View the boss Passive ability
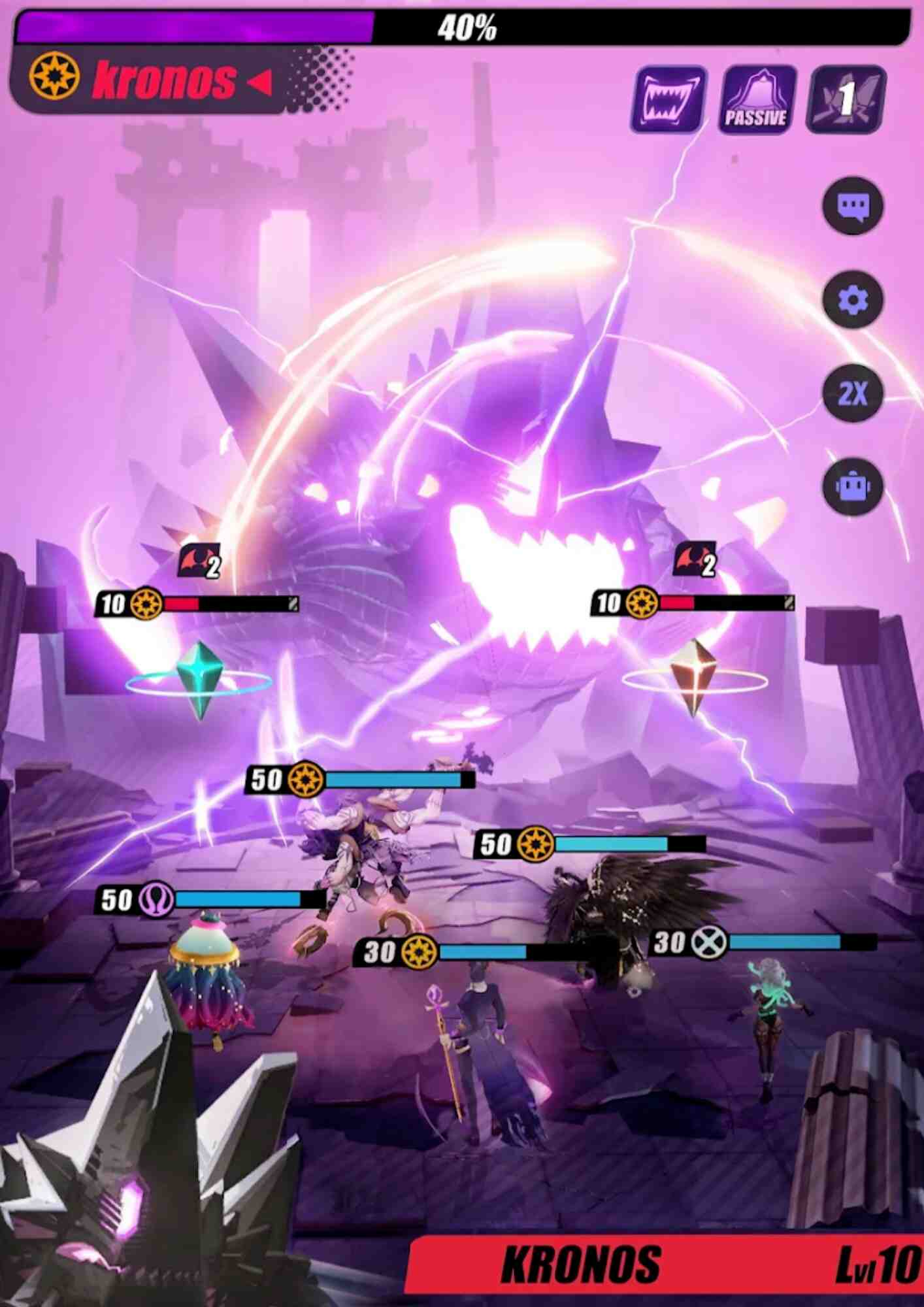924x1307 pixels. coord(757,100)
